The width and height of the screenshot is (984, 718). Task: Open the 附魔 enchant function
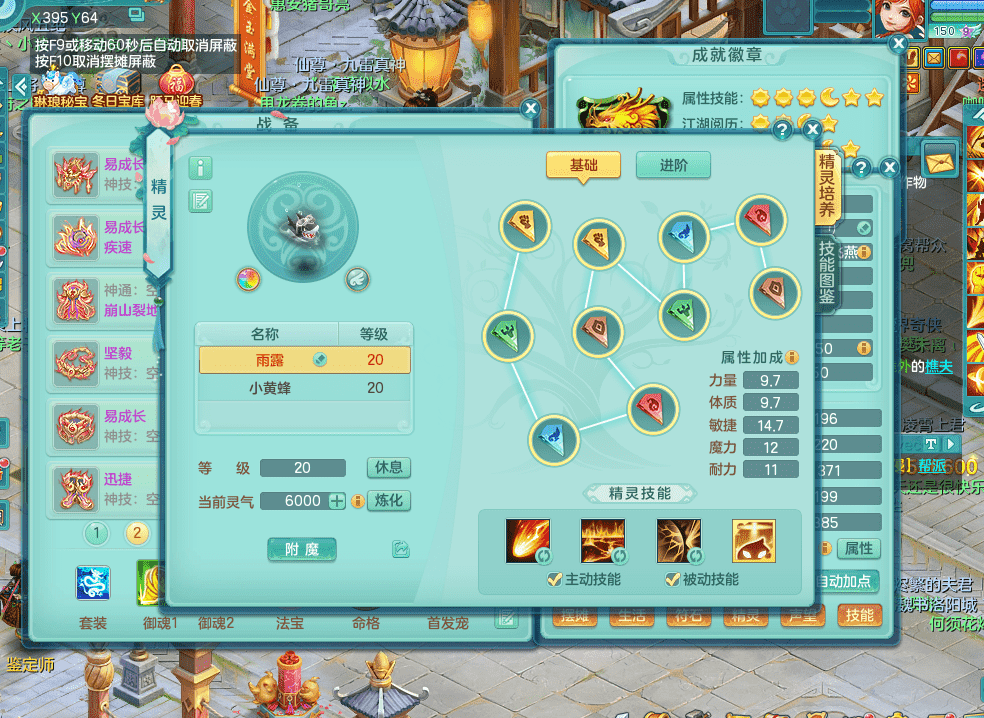pyautogui.click(x=302, y=549)
